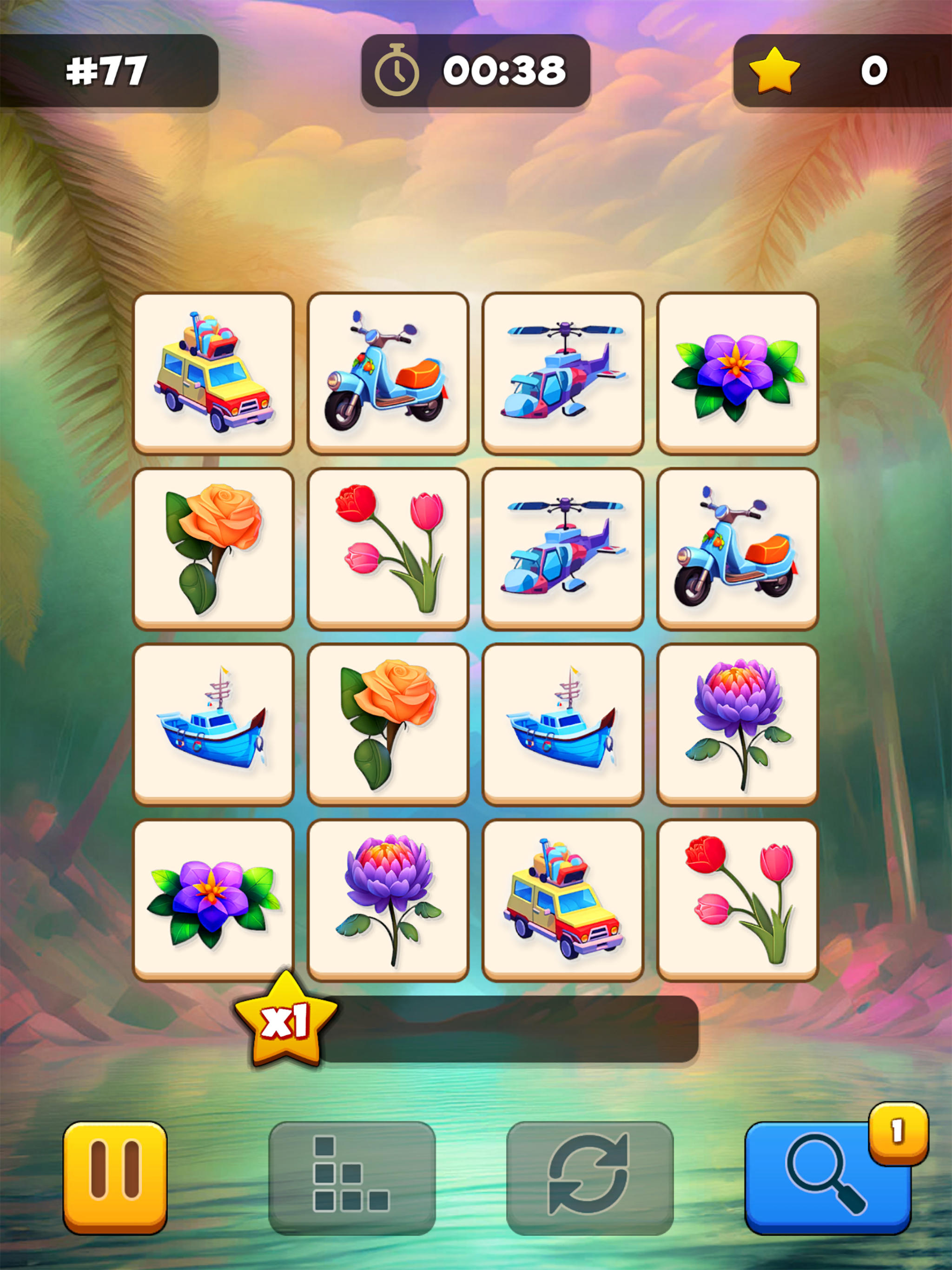Click the stopwatch timer icon
Screen dimensions: 952x1270
click(x=397, y=70)
